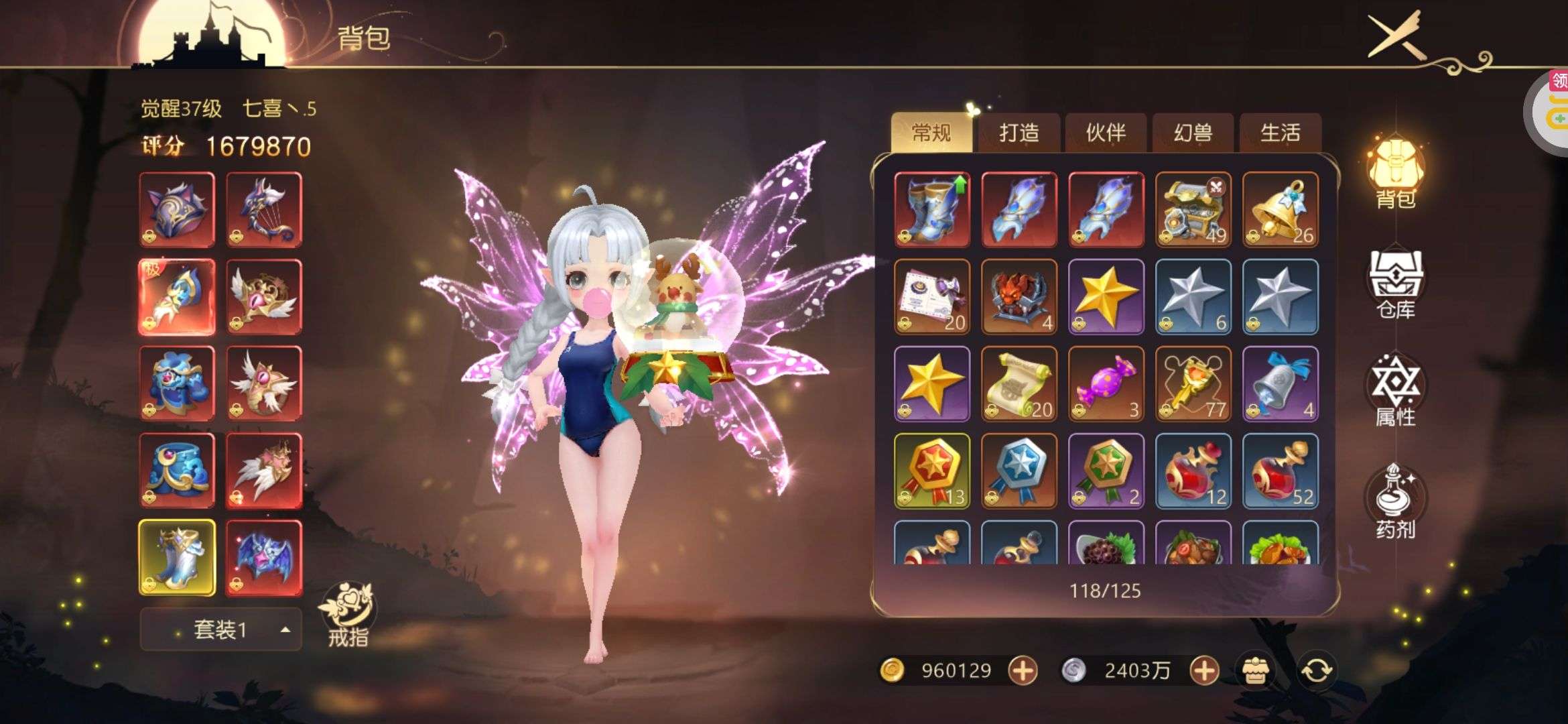Screen dimensions: 1568x724
Task: Select the treasure chest stack of 49
Action: click(1193, 209)
